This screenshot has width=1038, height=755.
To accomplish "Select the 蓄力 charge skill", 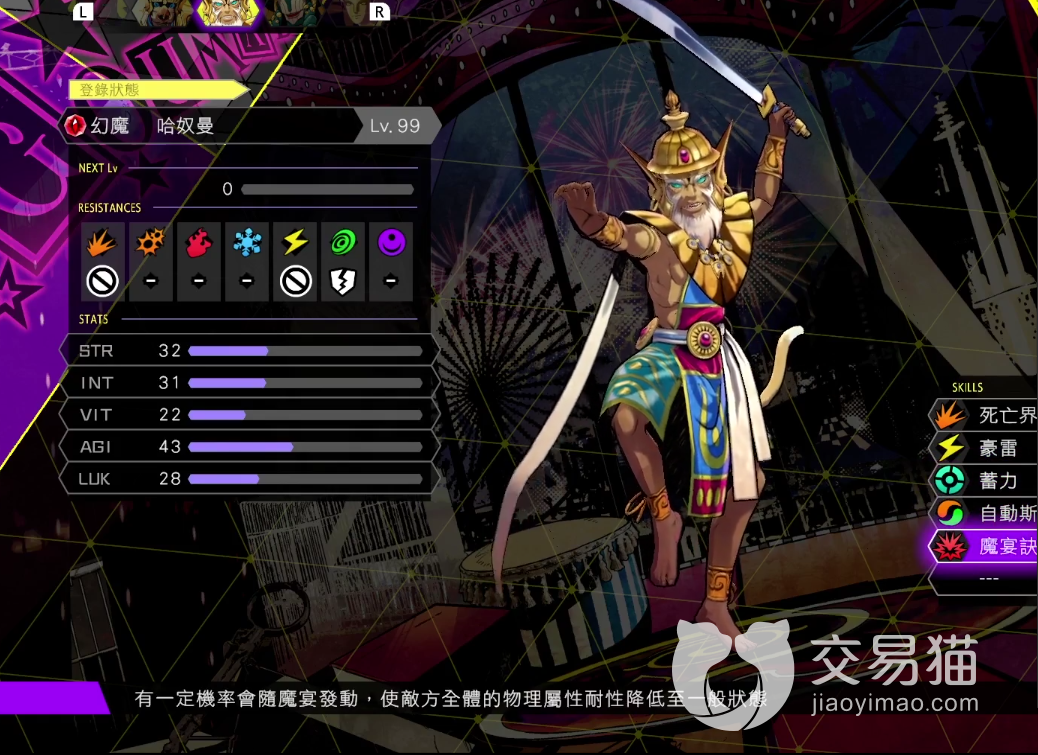I will [x=990, y=481].
